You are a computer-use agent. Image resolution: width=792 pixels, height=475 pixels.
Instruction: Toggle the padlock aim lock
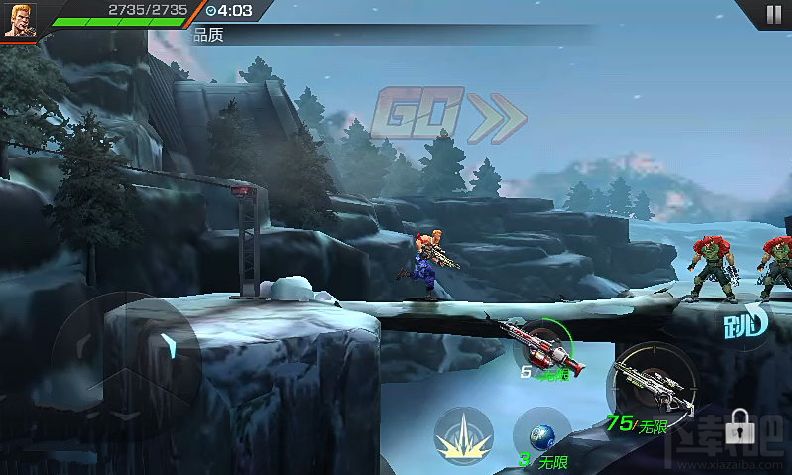[740, 427]
